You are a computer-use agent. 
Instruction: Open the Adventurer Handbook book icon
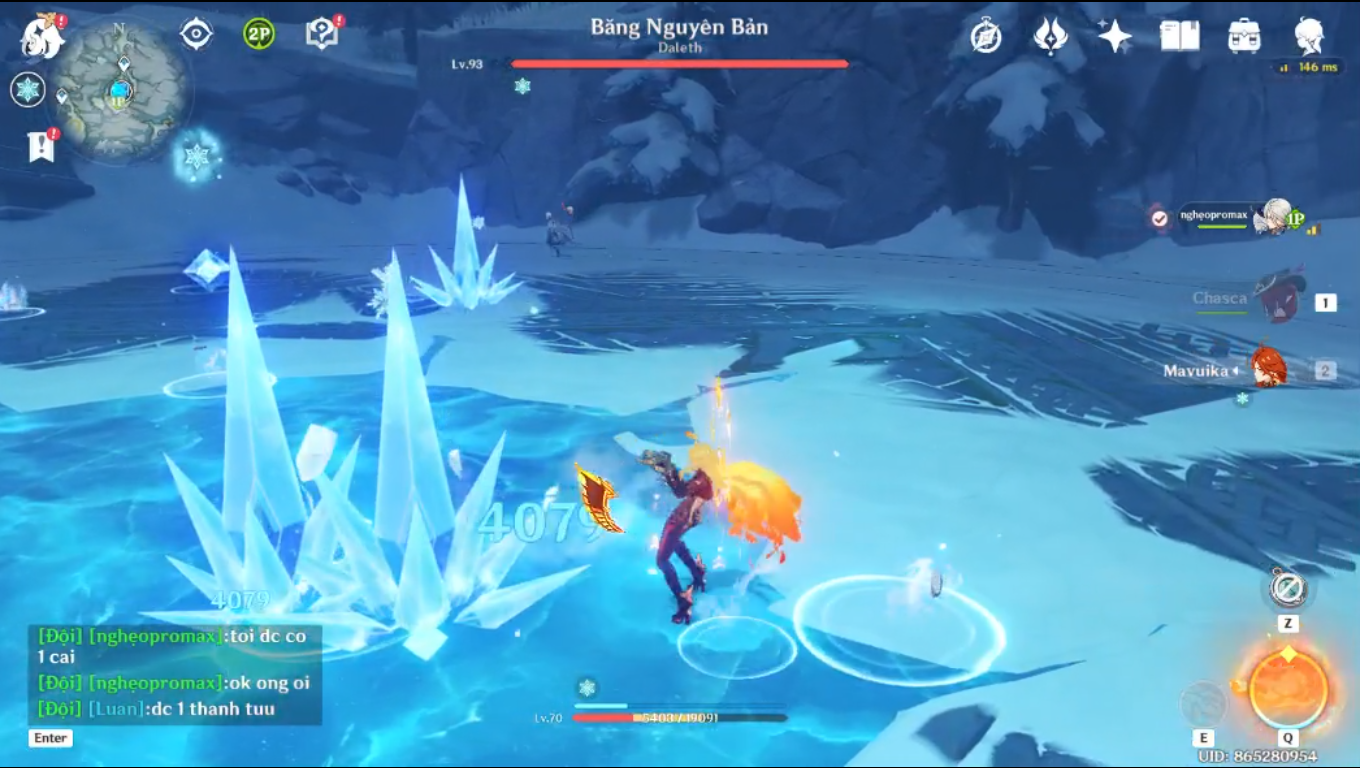tap(1179, 37)
